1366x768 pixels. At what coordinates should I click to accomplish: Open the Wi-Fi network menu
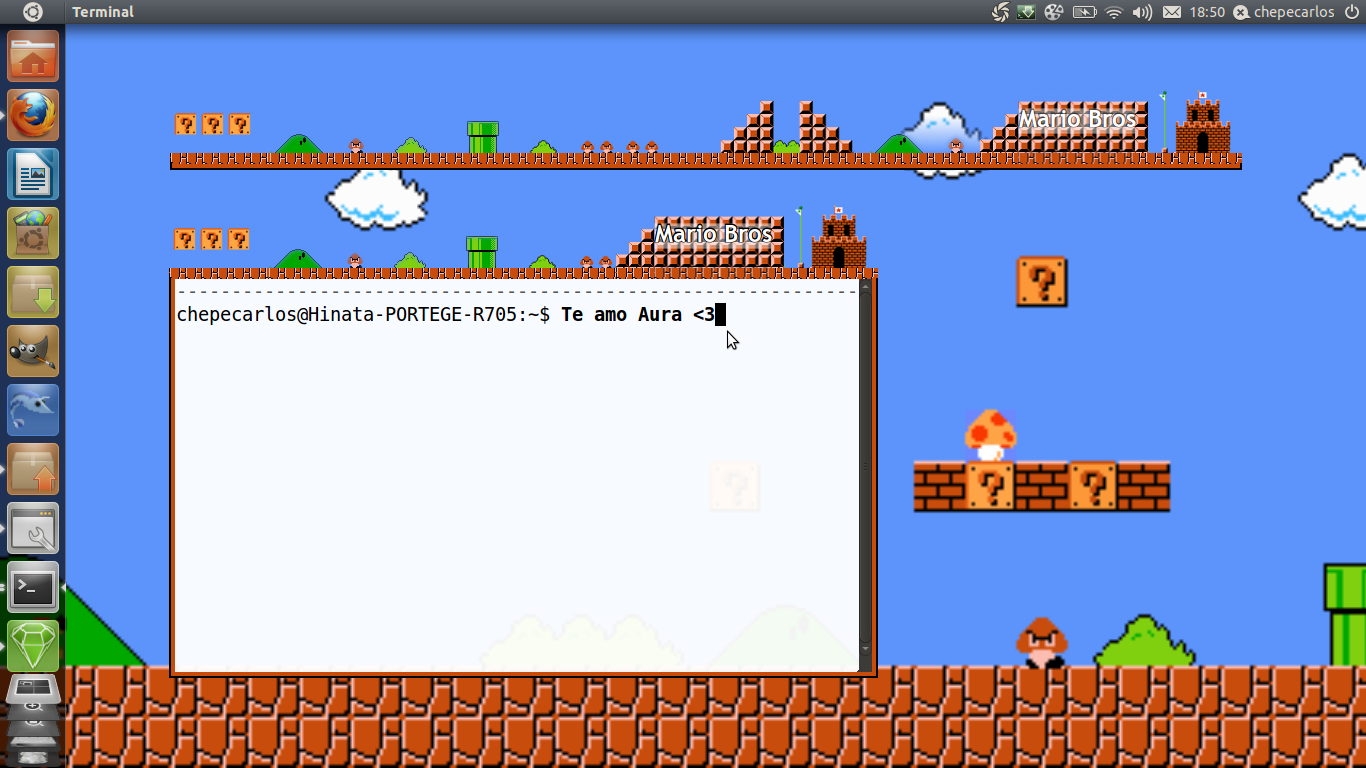click(x=1112, y=12)
